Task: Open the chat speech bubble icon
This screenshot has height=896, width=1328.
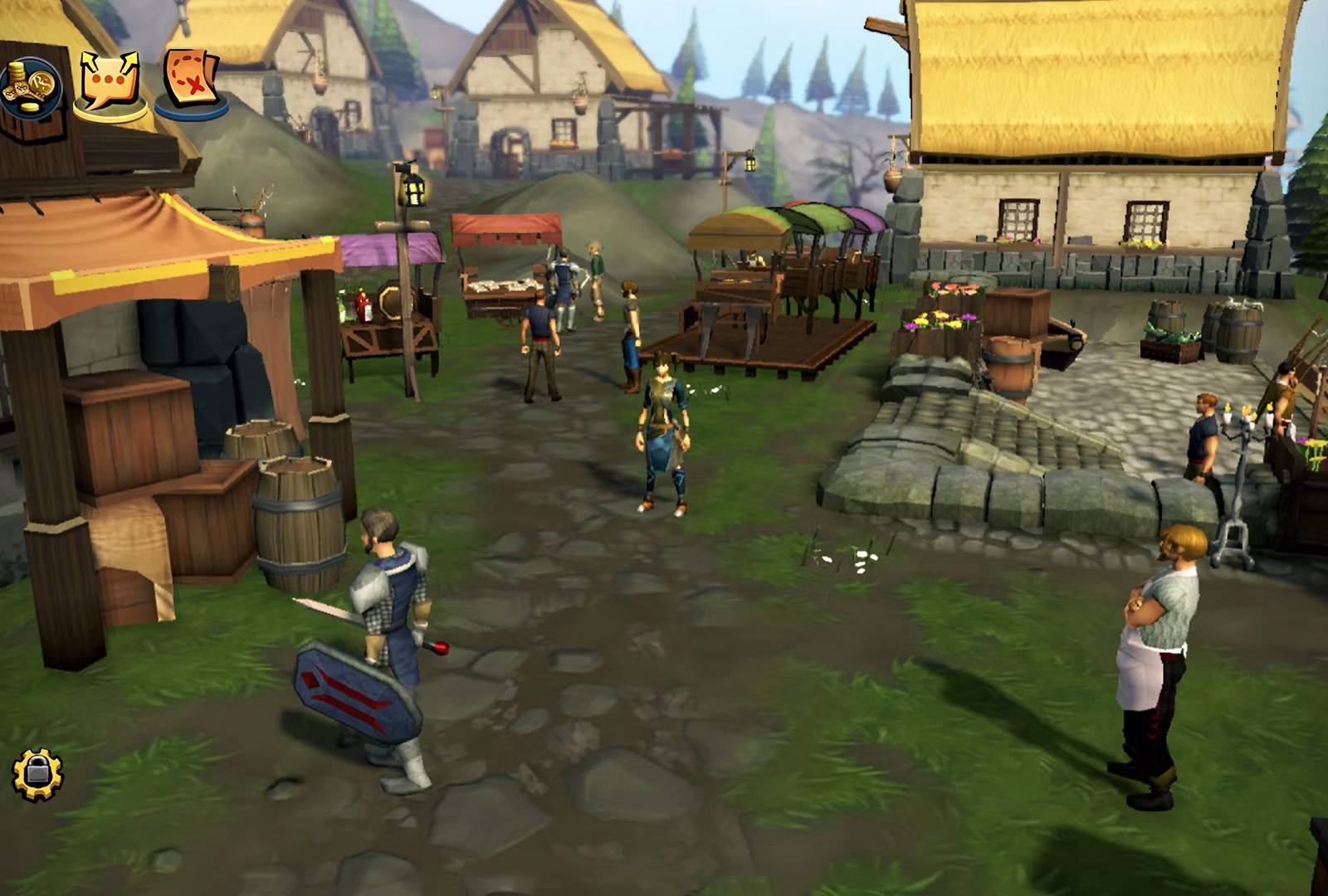Action: [109, 84]
